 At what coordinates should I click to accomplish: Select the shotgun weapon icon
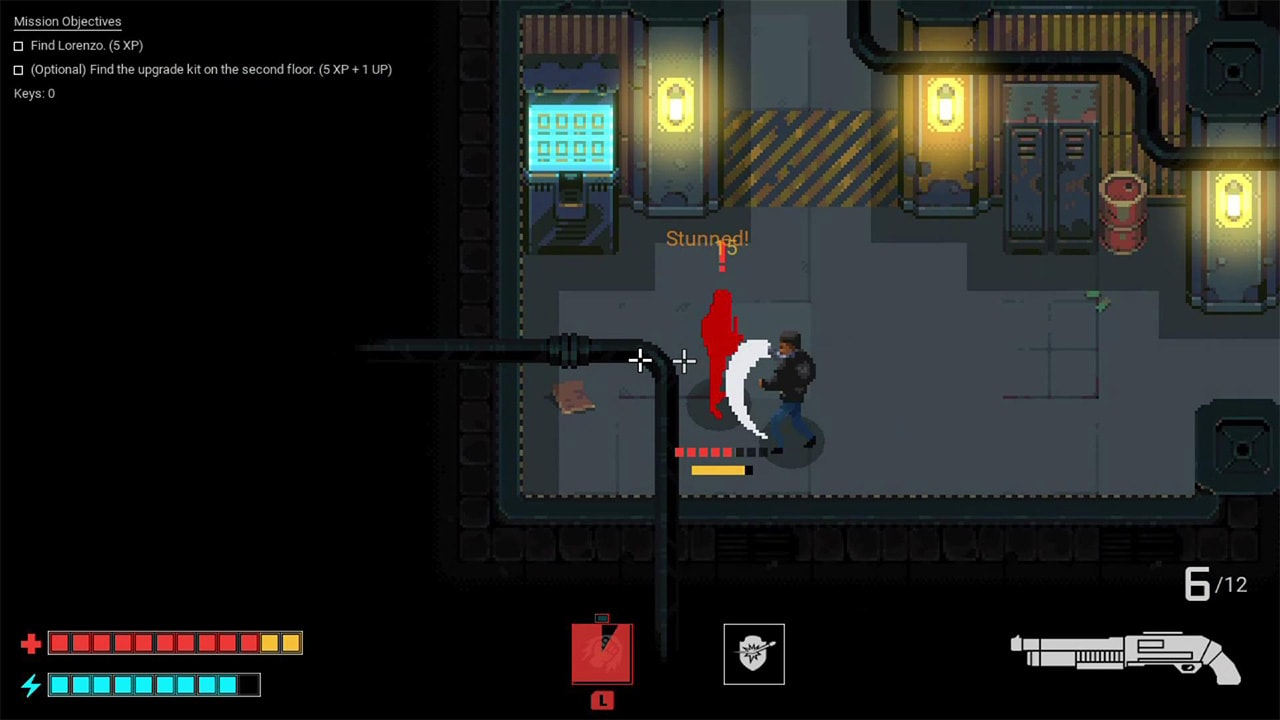point(1125,650)
